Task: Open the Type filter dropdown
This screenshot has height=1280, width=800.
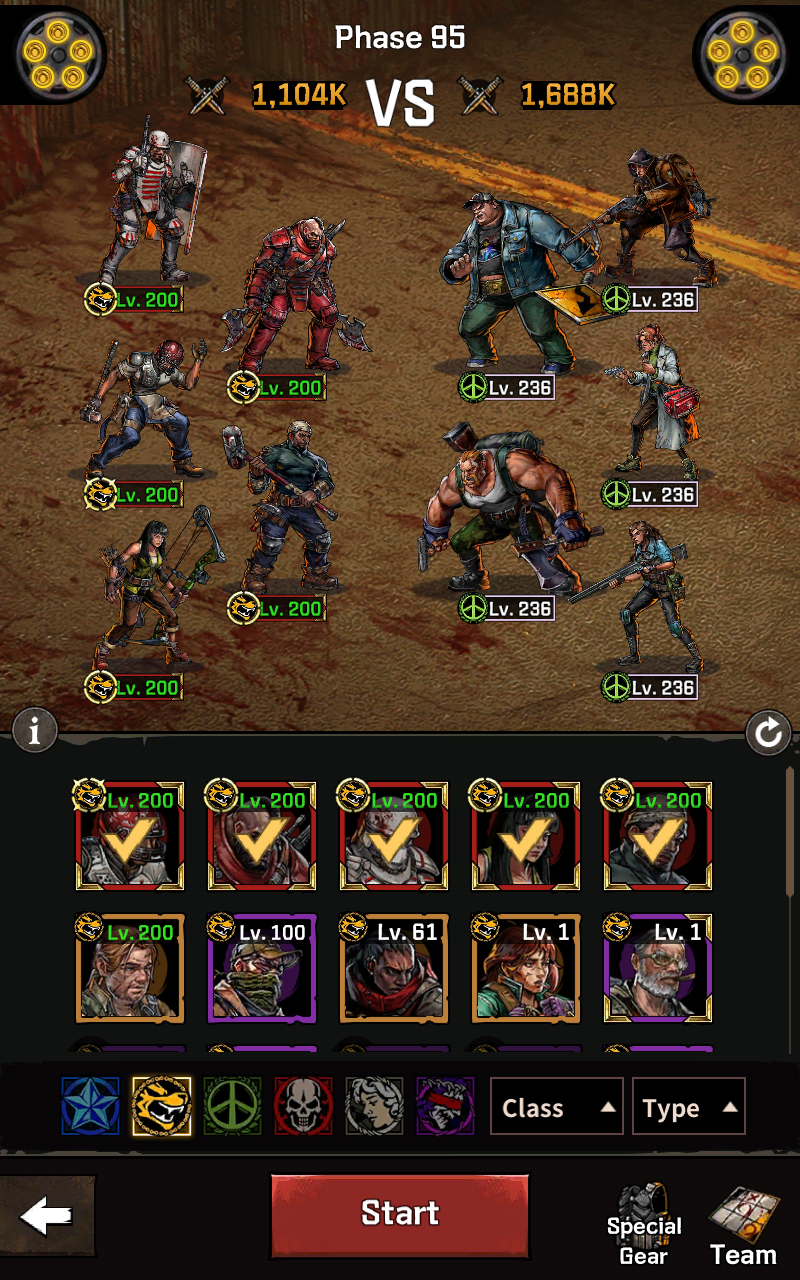Action: (688, 1107)
